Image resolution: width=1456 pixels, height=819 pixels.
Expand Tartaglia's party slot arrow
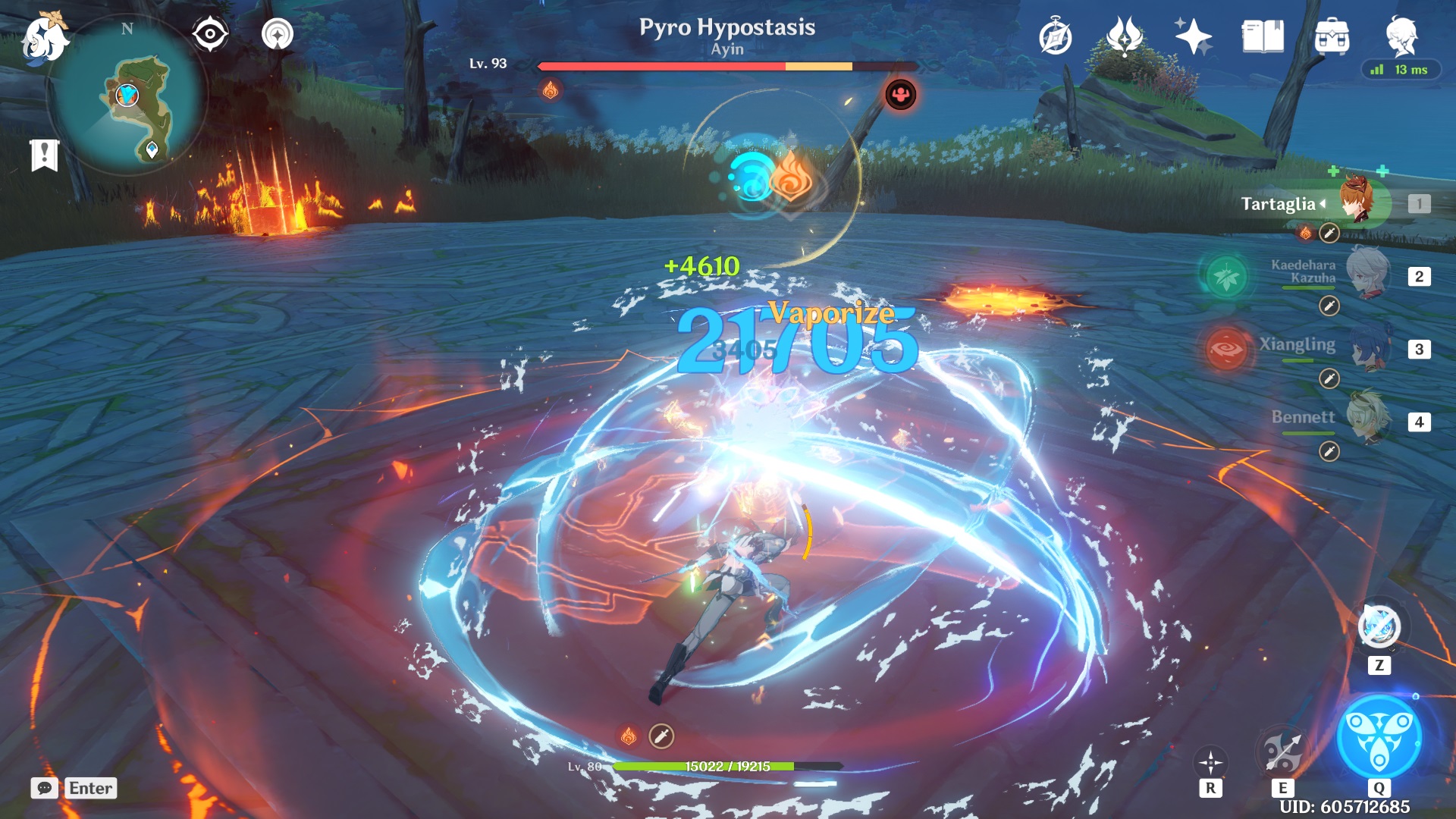click(x=1323, y=203)
